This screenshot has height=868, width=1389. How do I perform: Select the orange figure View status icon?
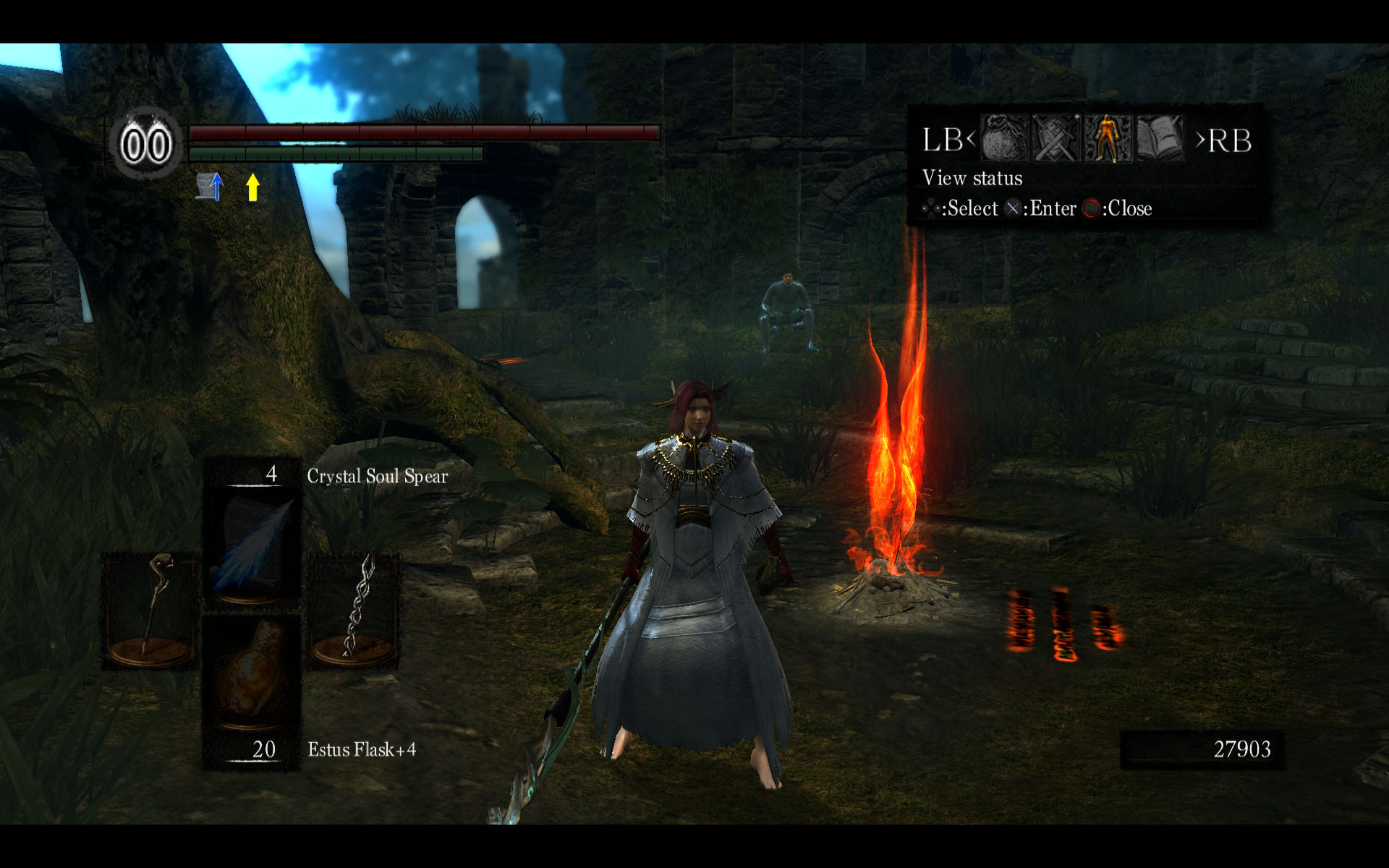tap(1107, 138)
